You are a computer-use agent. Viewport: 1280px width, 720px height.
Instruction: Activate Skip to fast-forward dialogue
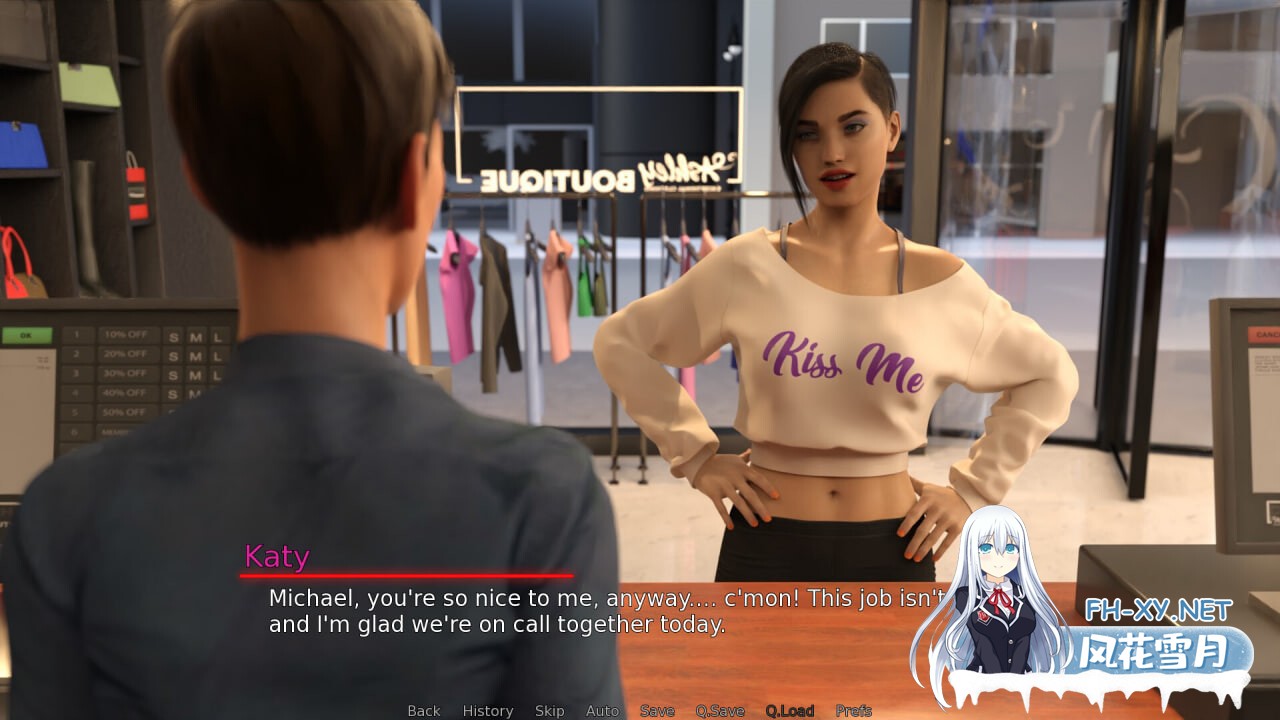(x=549, y=711)
